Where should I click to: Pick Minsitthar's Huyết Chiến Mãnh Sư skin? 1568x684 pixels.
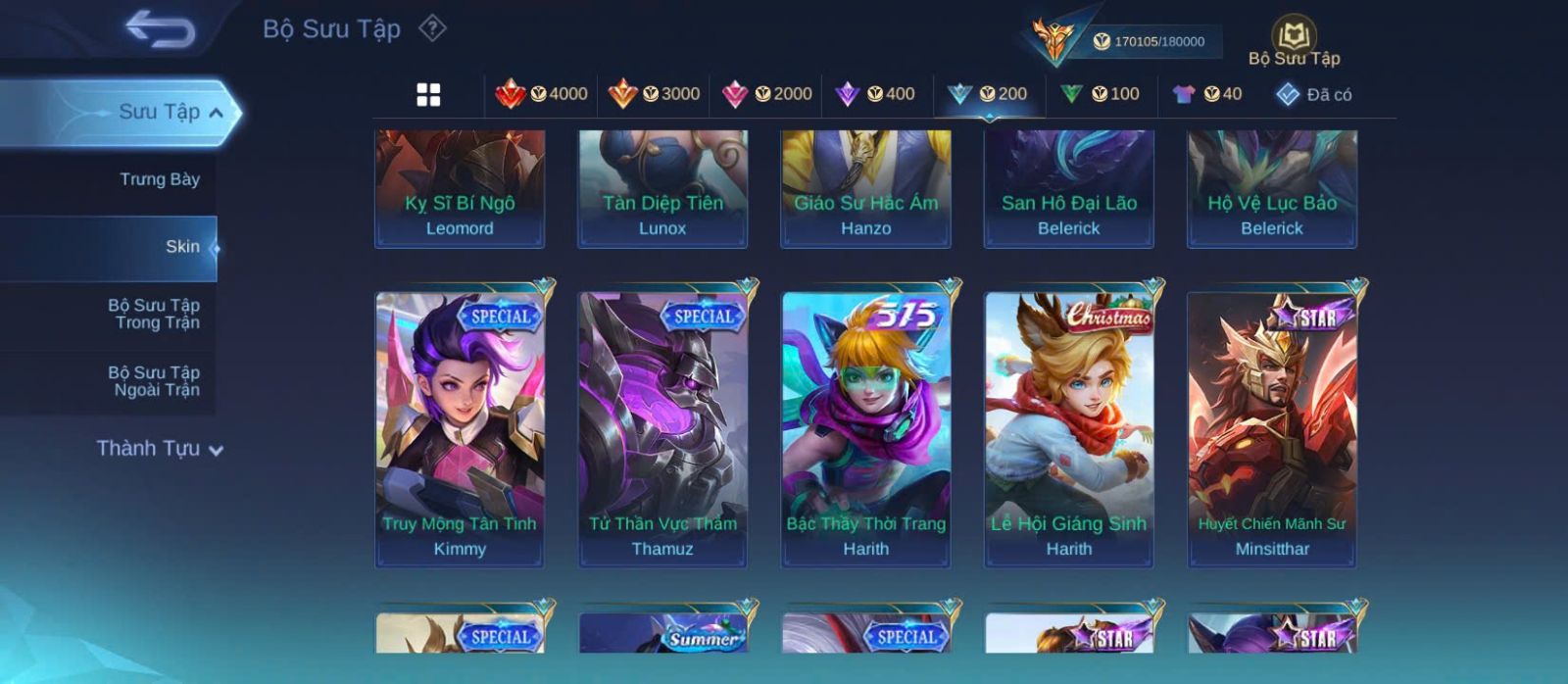click(x=1272, y=429)
